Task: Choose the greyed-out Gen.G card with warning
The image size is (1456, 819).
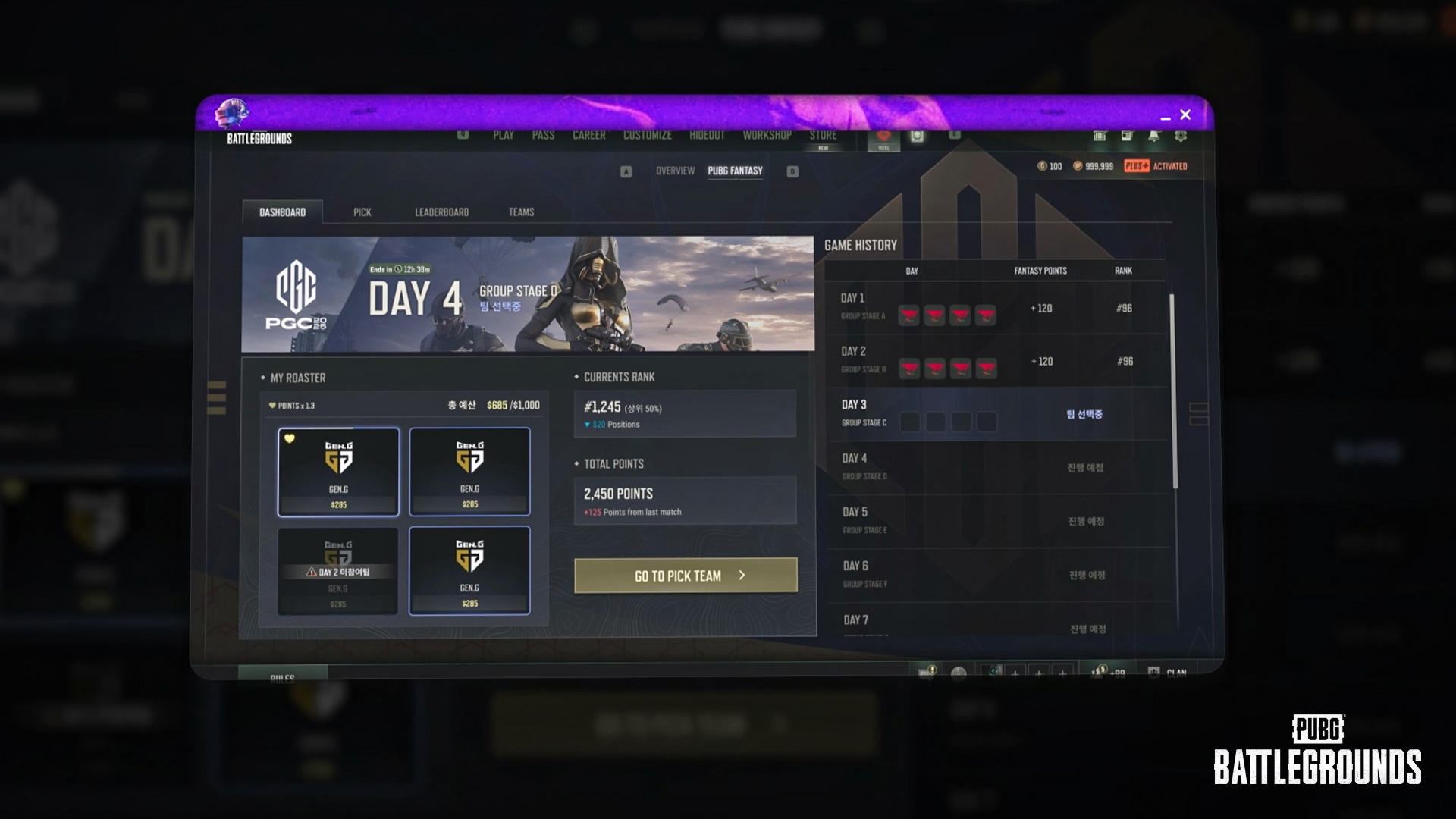Action: click(x=337, y=571)
